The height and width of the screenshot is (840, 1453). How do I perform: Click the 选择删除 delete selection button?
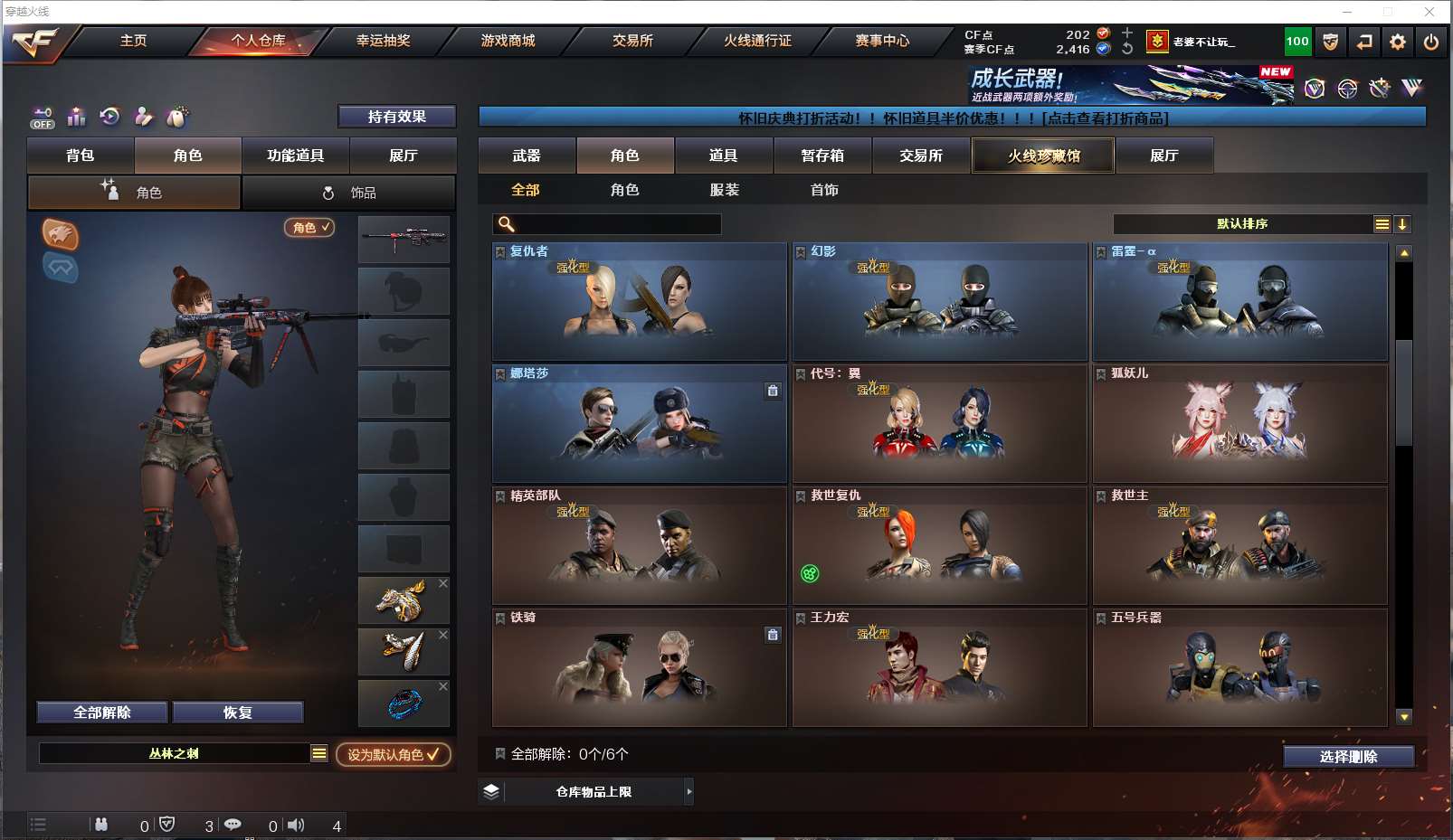[1348, 757]
